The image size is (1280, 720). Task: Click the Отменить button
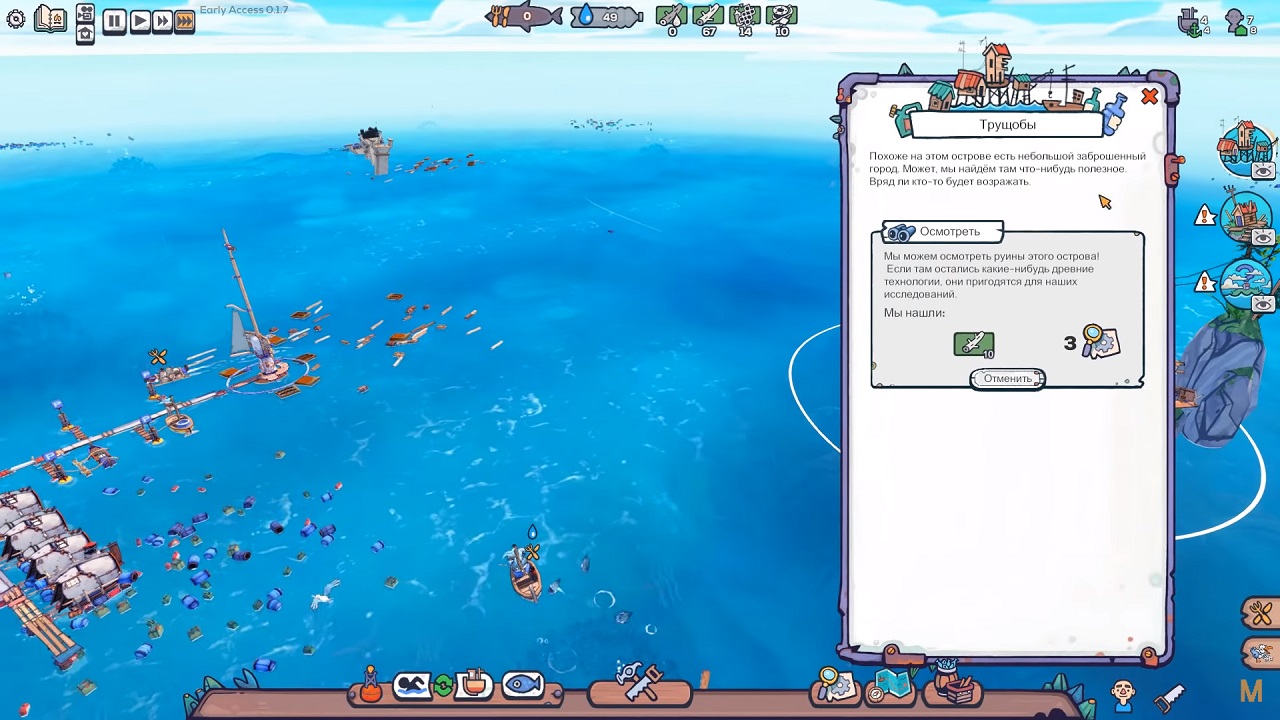coord(1007,379)
